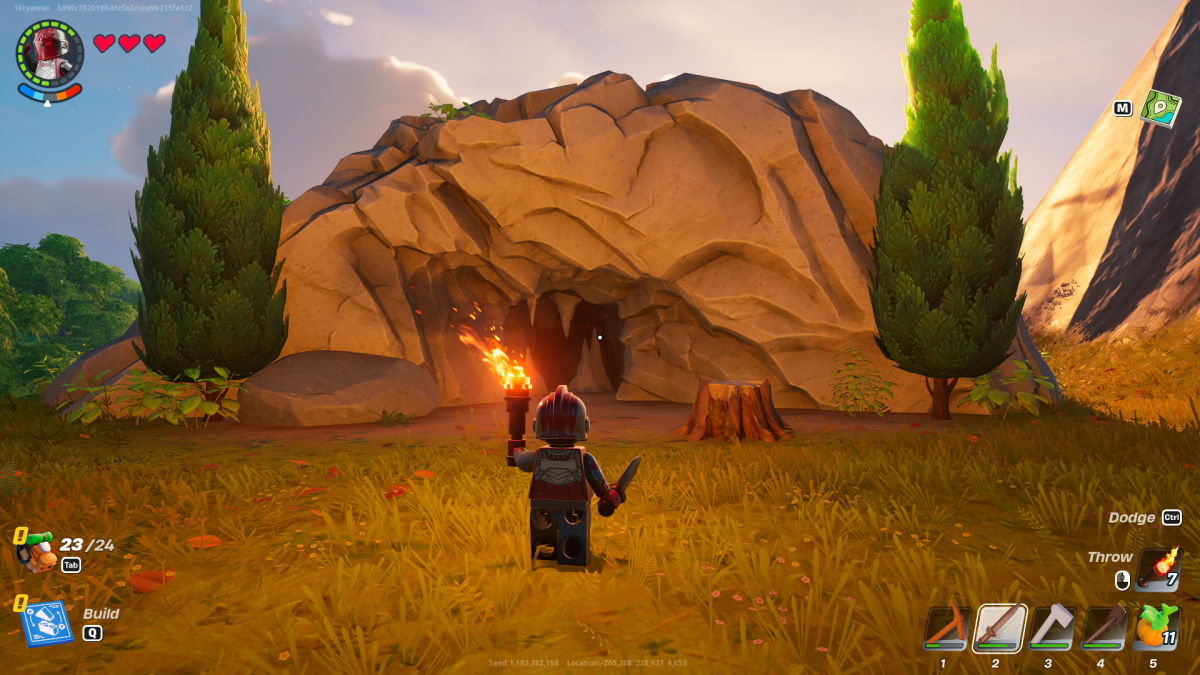Screen dimensions: 1200x675
Task: Open the backpack inventory icon
Action: click(38, 551)
